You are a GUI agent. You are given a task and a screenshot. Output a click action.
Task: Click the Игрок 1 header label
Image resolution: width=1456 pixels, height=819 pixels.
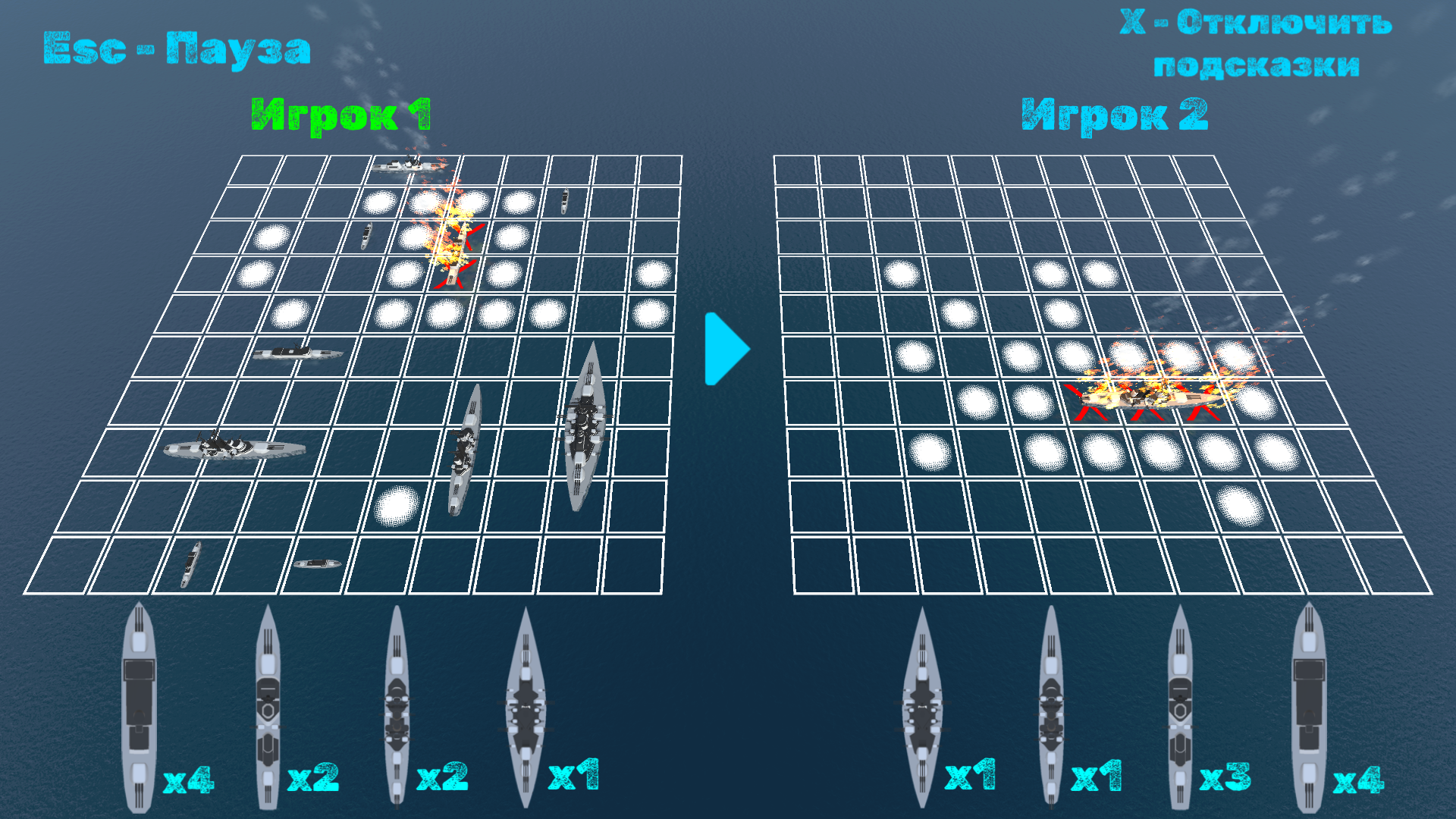[x=343, y=114]
